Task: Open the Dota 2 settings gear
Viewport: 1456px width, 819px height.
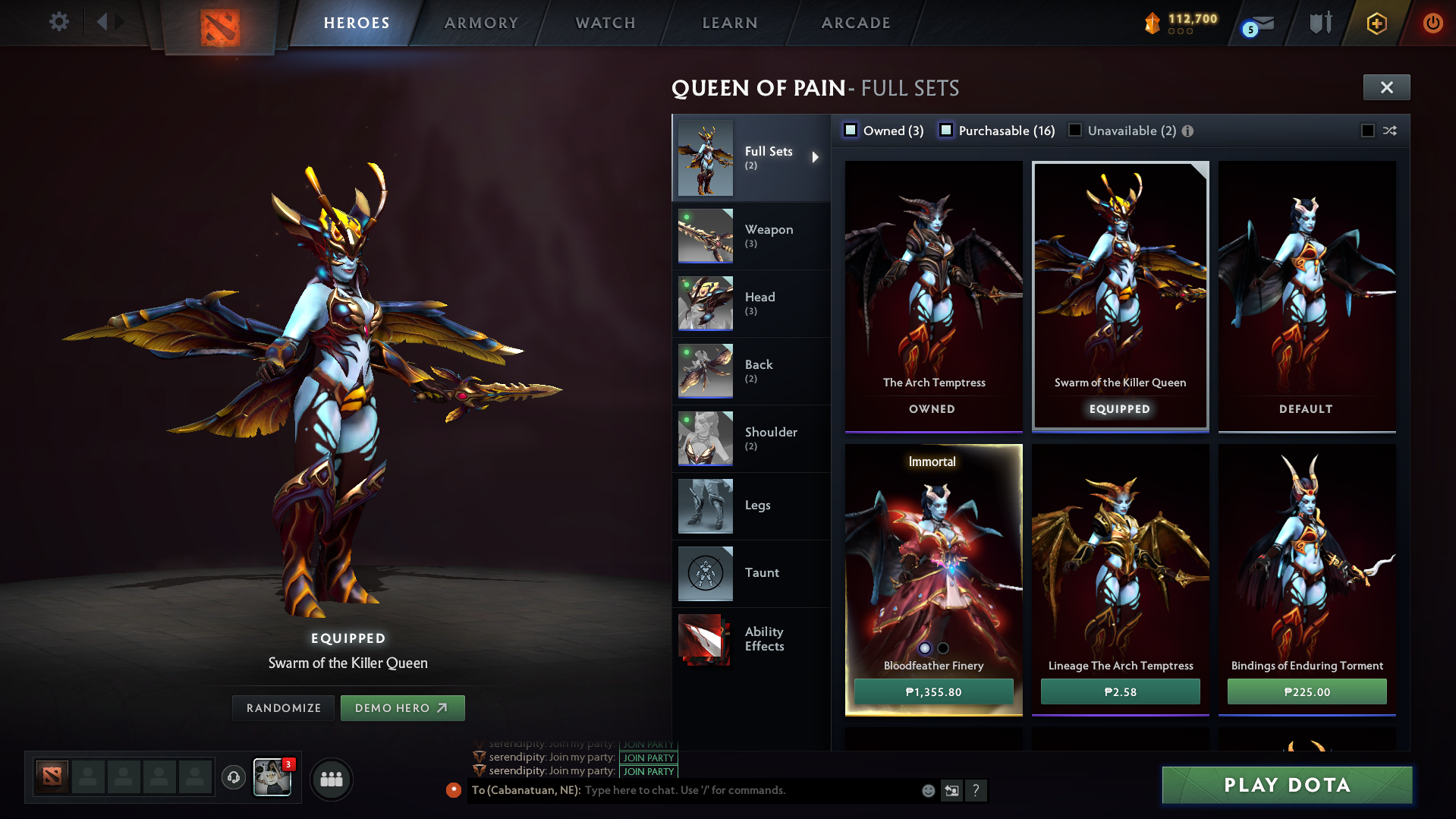Action: click(x=58, y=22)
